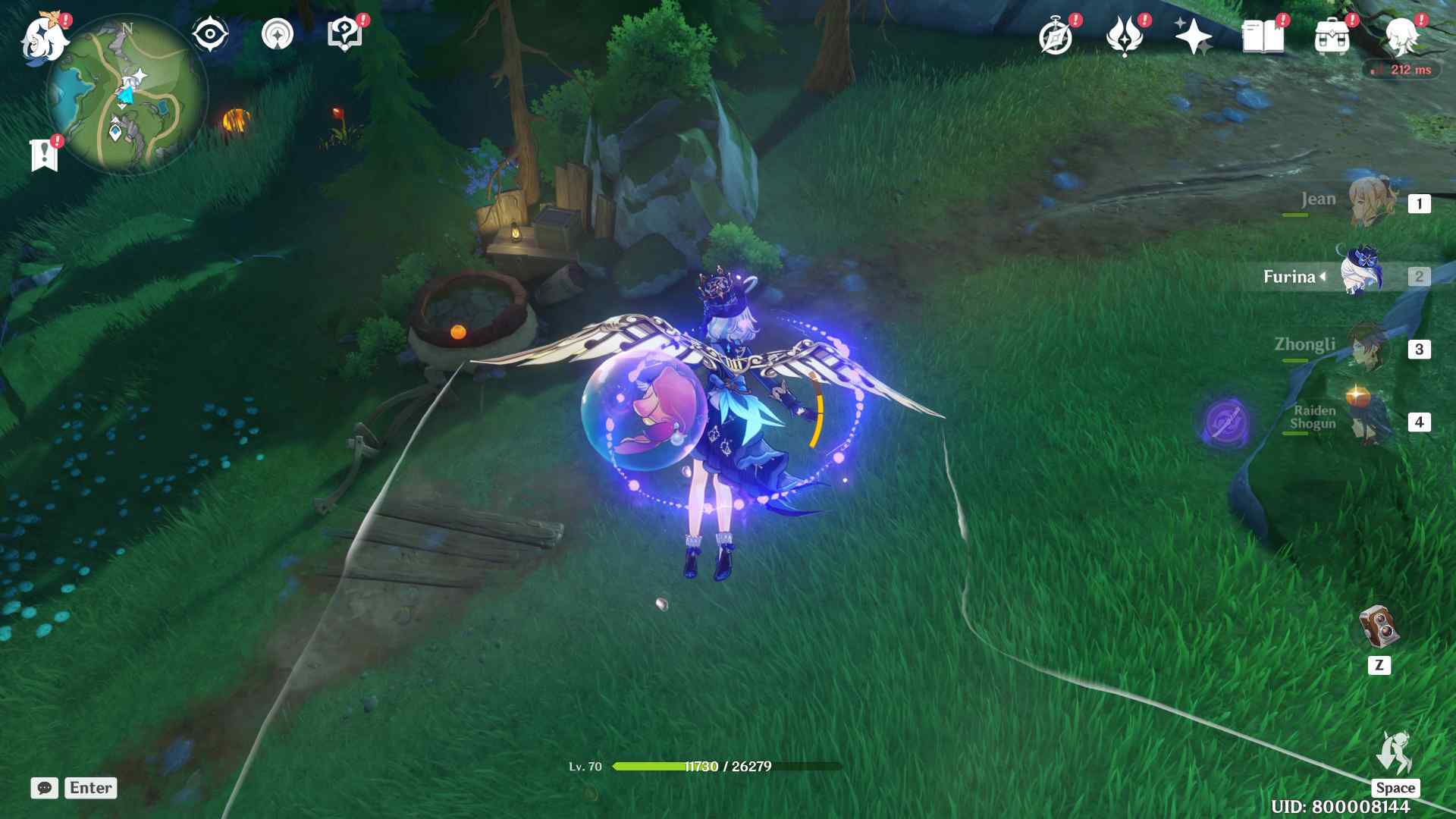Open the quest bookmark banner icon
The height and width of the screenshot is (819, 1456).
(x=45, y=155)
